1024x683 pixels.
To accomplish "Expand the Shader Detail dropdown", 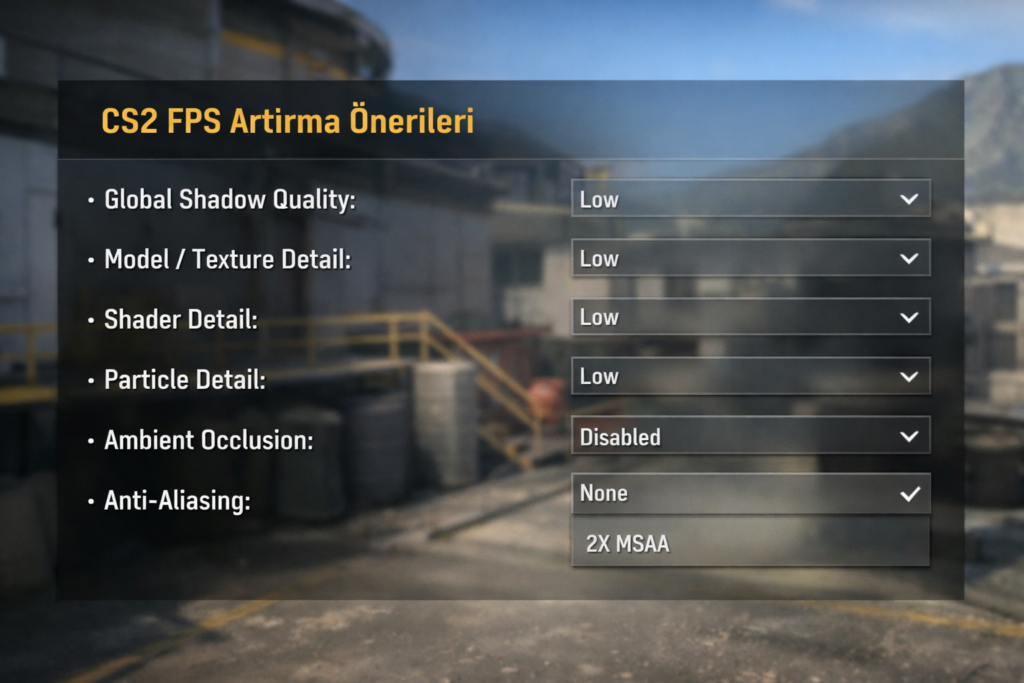I will pos(750,317).
